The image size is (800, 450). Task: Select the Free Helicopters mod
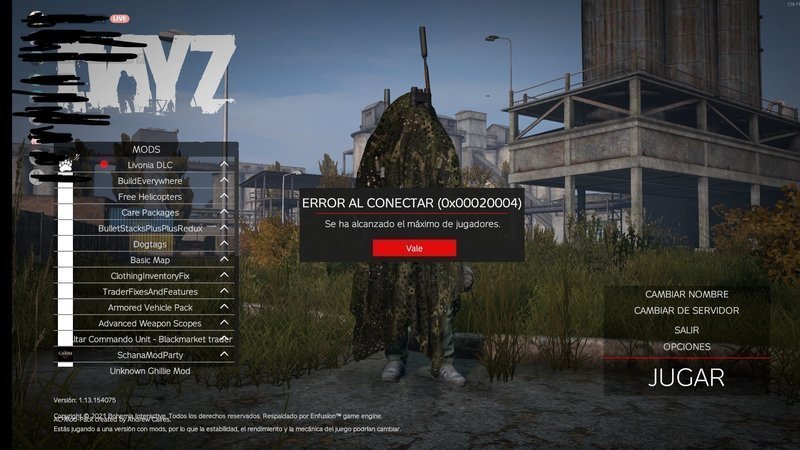[x=150, y=196]
